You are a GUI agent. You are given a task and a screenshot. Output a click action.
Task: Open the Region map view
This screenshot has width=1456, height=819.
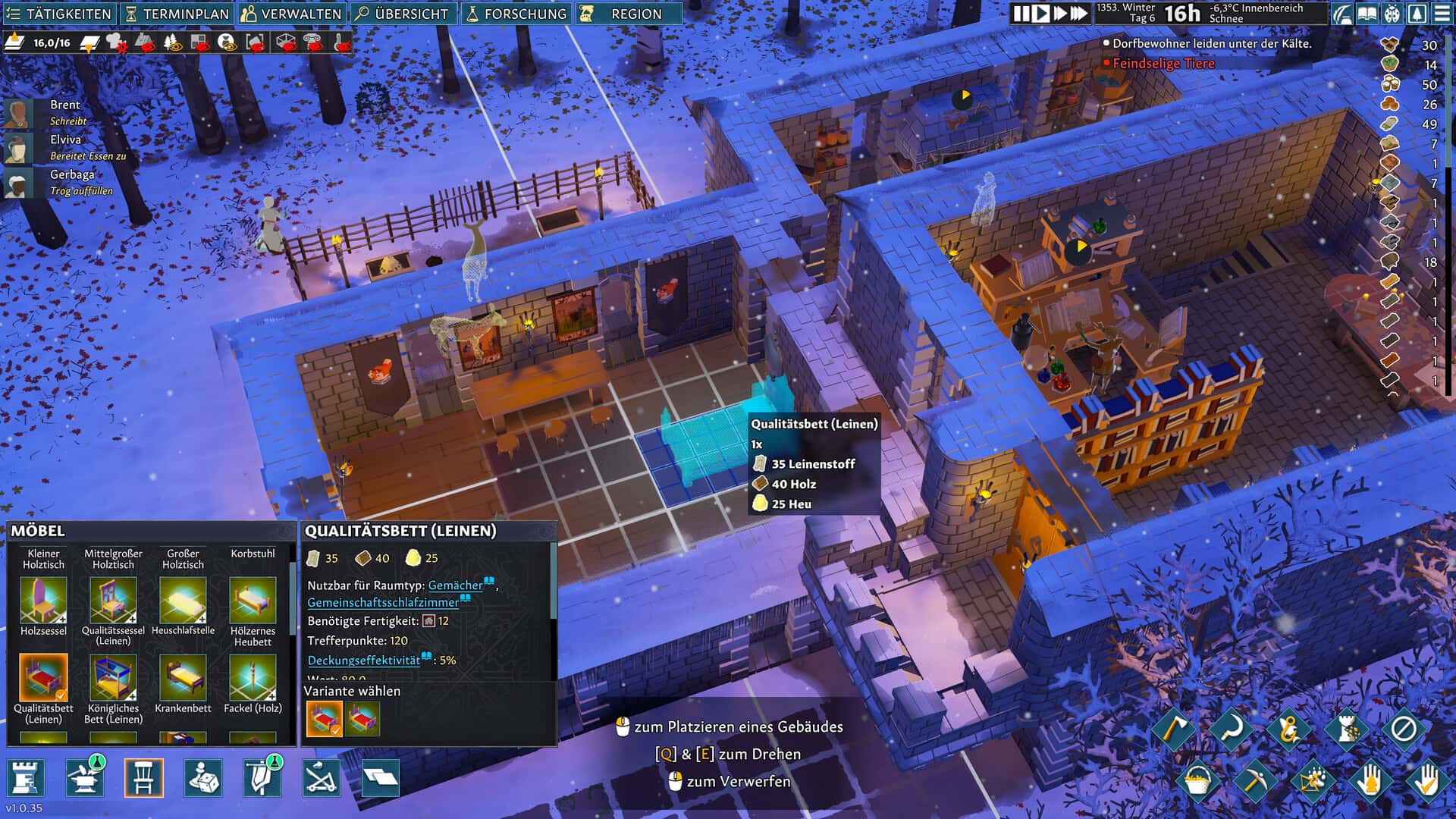628,14
